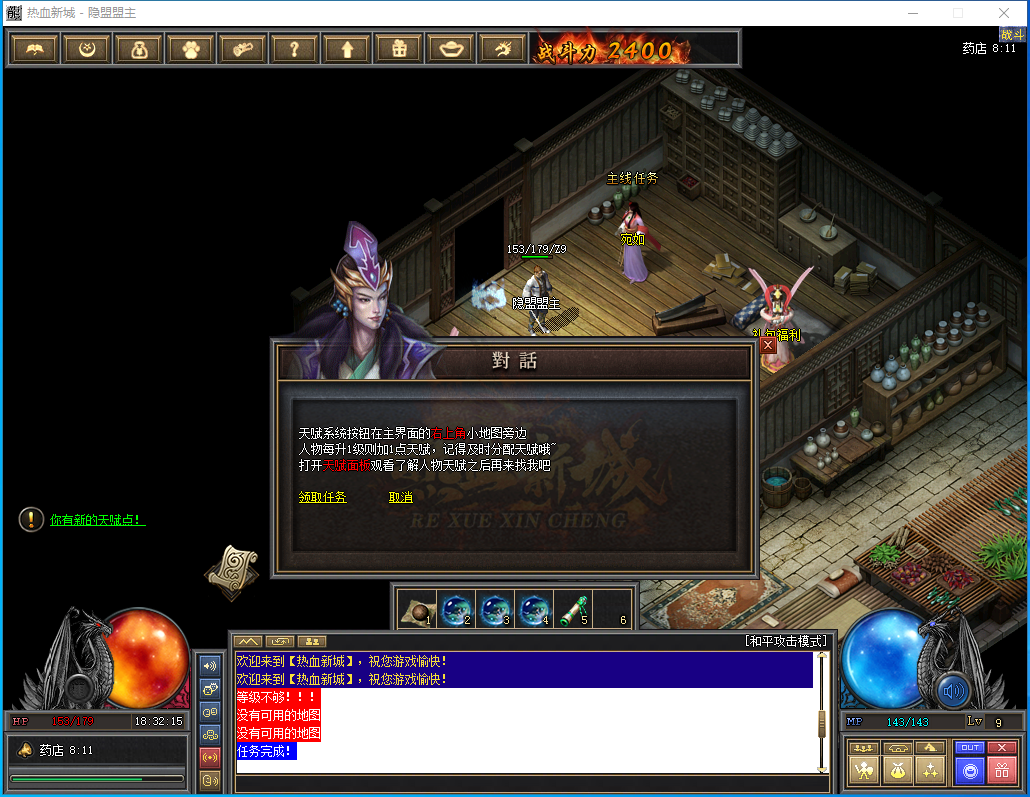Toggle sound with the blue speaker orb
The image size is (1030, 797).
coord(953,690)
